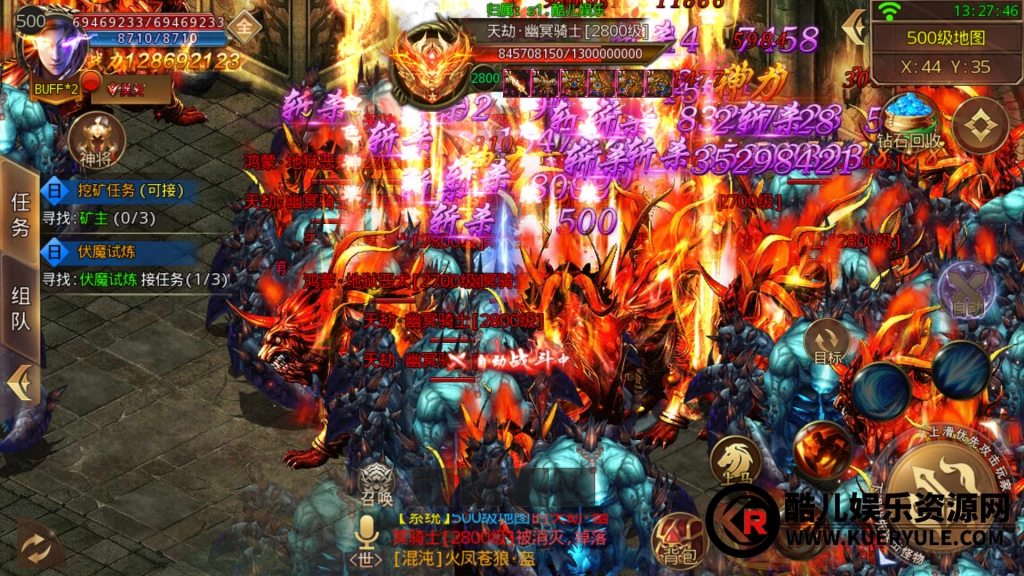Click the gold diamond emblem menu button

click(978, 126)
